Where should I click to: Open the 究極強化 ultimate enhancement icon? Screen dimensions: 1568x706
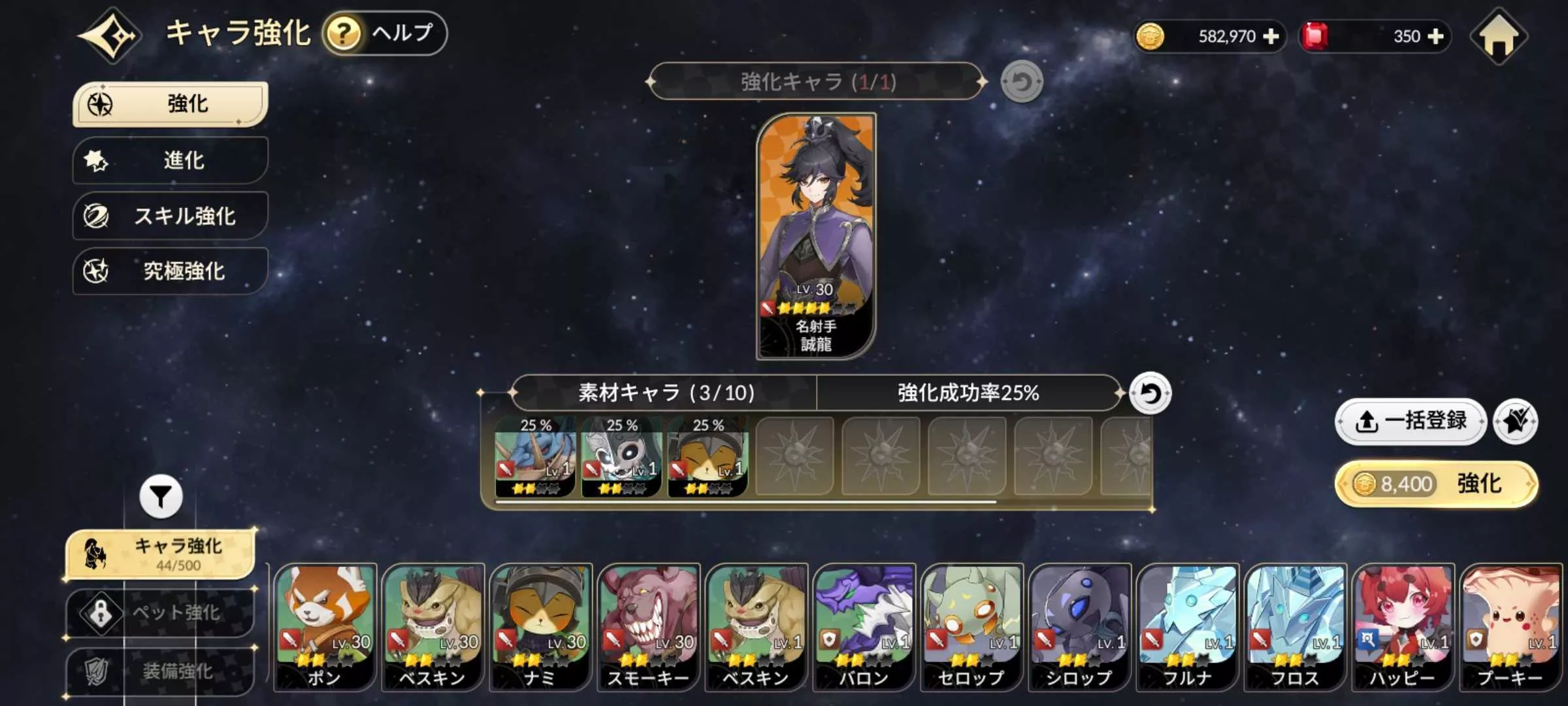click(x=95, y=271)
